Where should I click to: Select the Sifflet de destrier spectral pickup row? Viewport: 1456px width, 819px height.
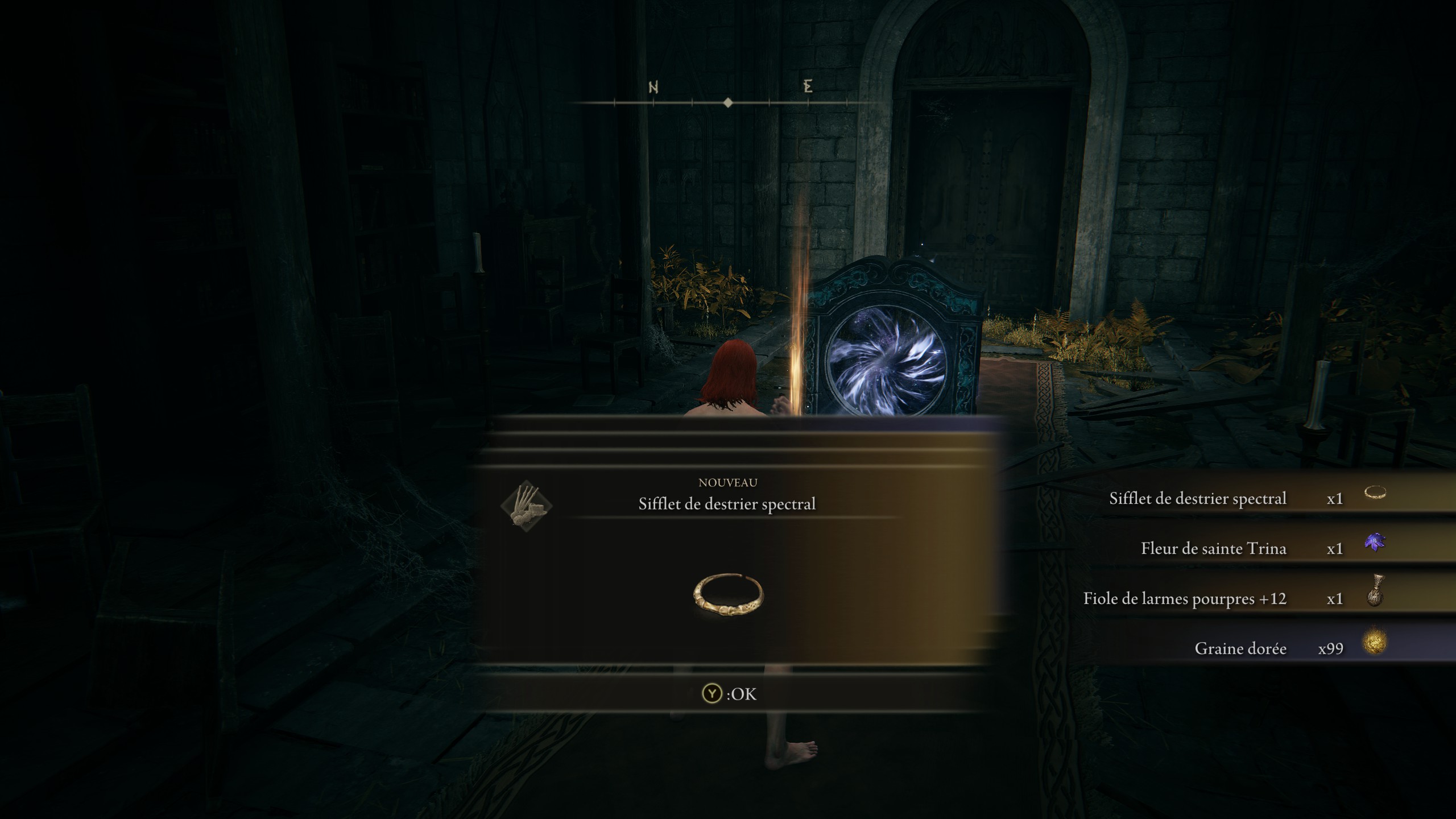pos(1240,498)
